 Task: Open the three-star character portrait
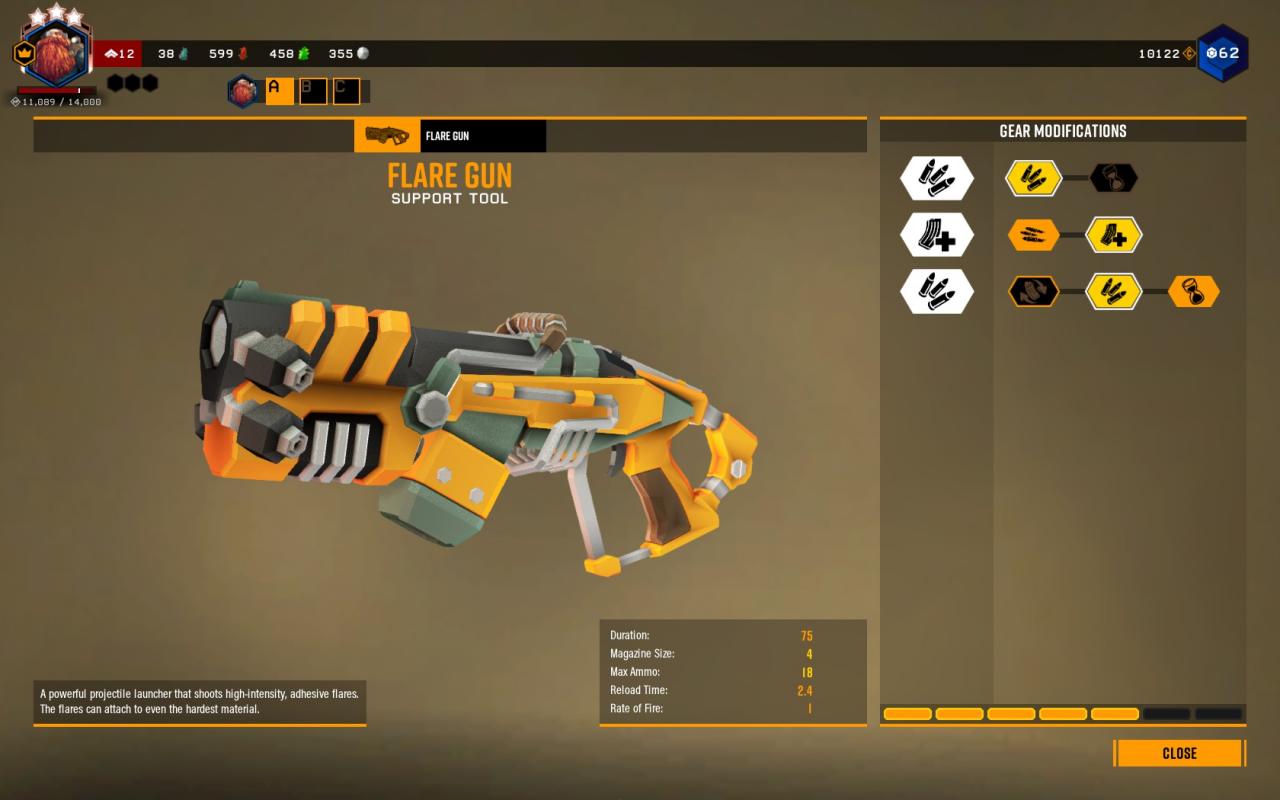point(56,55)
